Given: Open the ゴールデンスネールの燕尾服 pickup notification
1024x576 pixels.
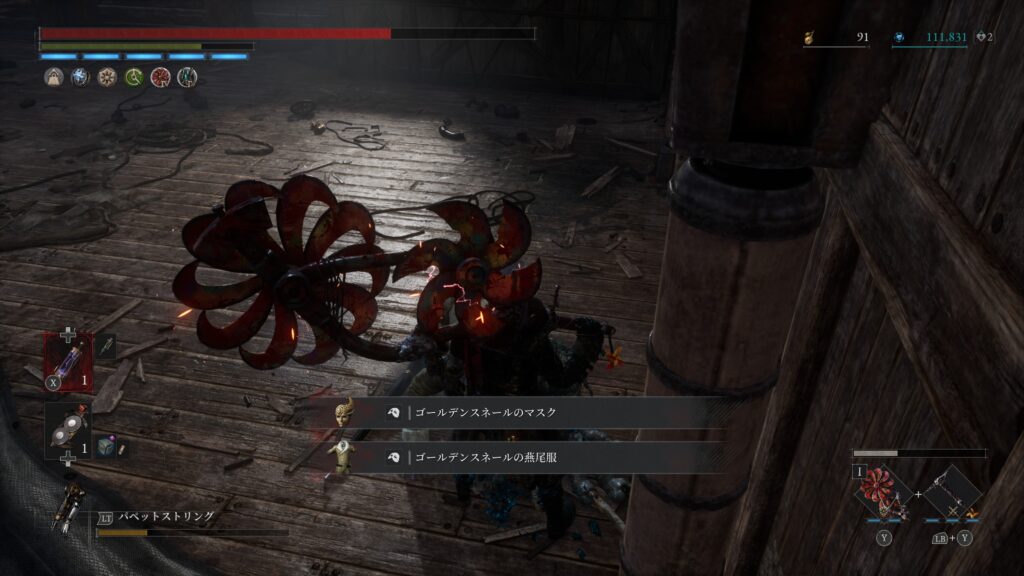Looking at the screenshot, I should point(530,457).
